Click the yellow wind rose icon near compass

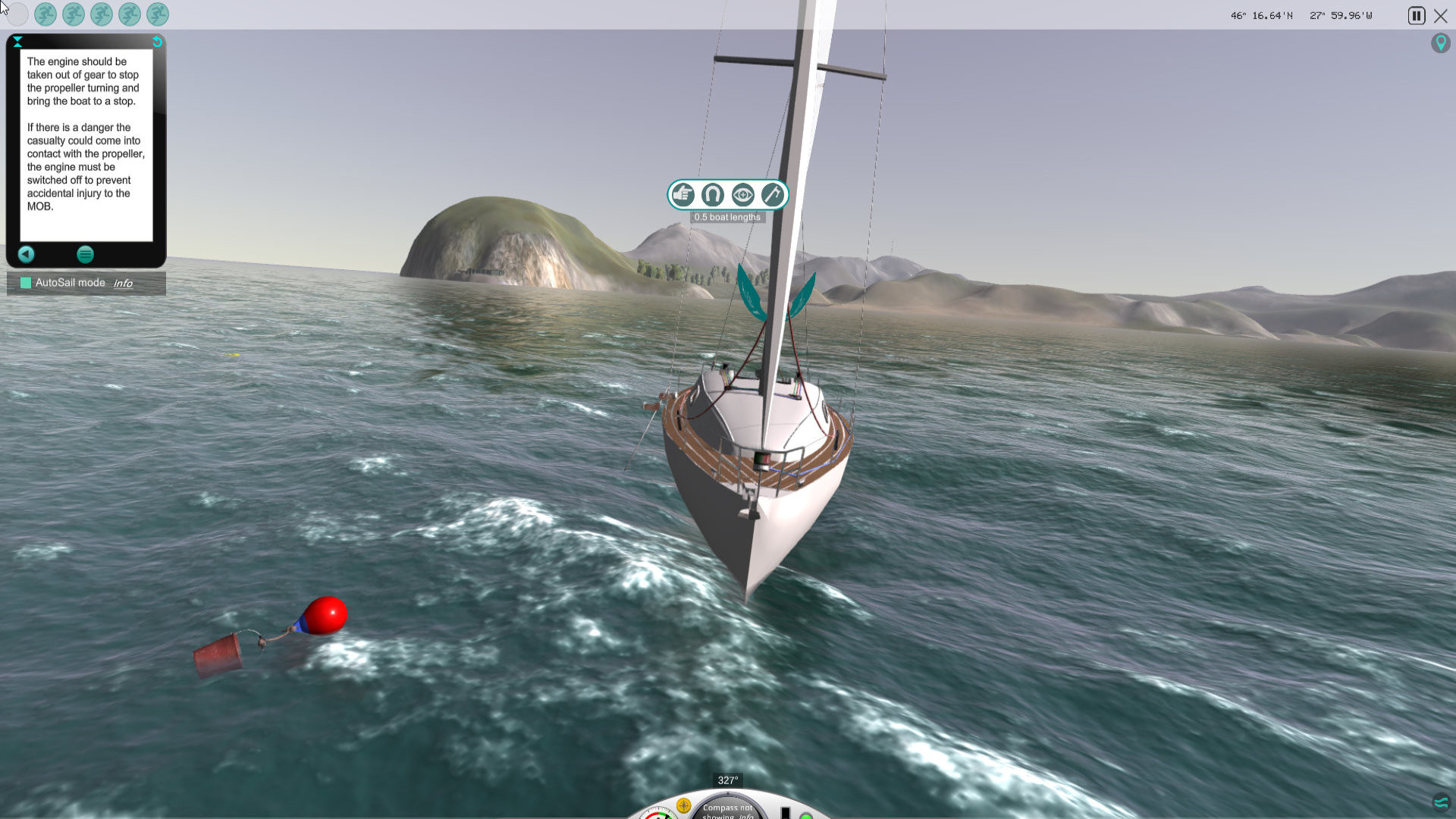683,806
